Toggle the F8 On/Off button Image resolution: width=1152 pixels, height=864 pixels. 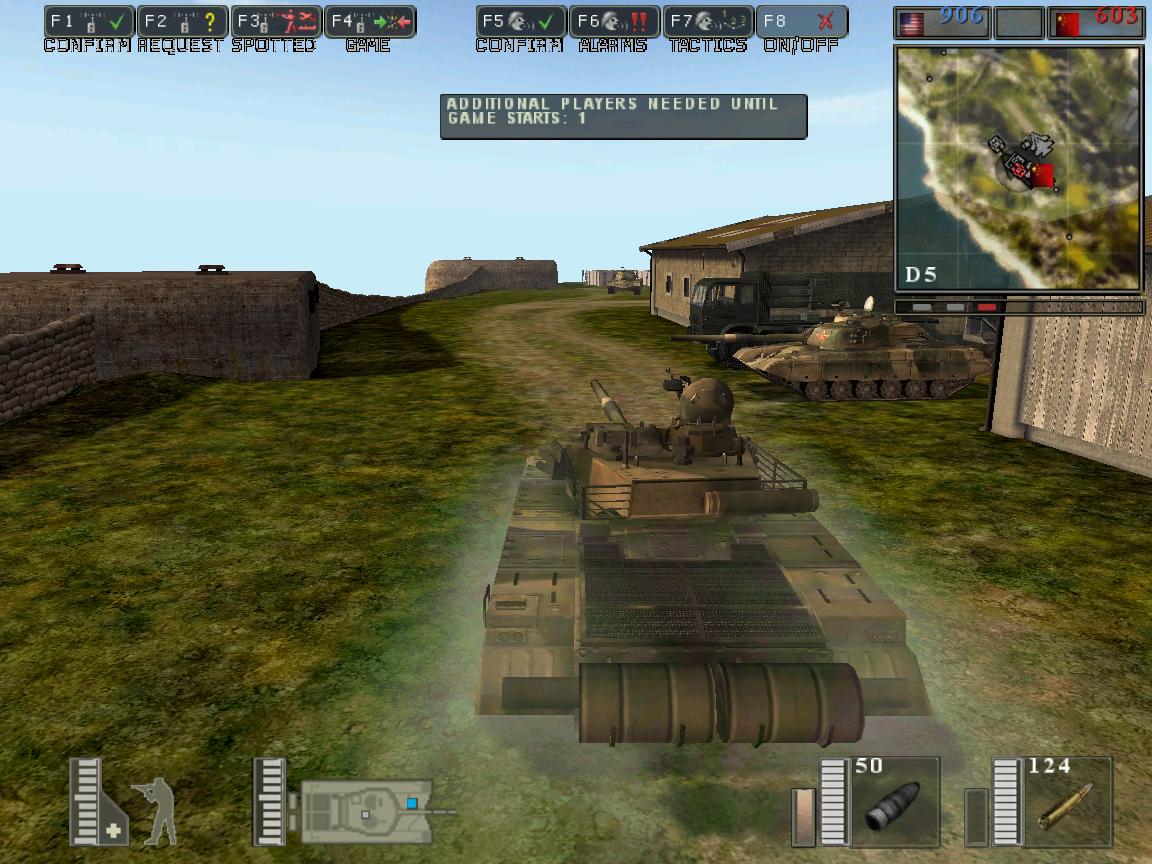(x=802, y=21)
